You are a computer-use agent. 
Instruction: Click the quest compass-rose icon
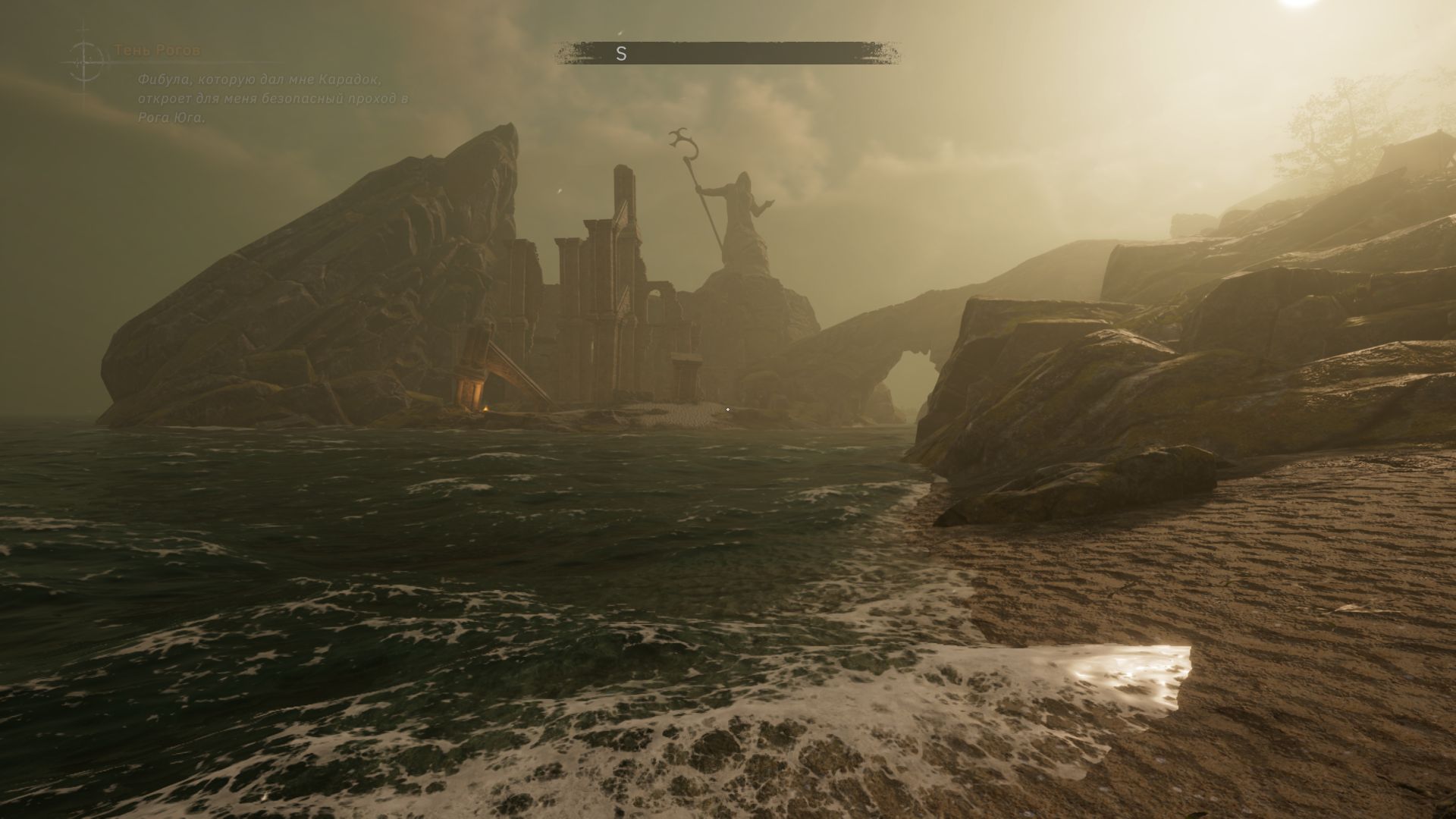[86, 60]
